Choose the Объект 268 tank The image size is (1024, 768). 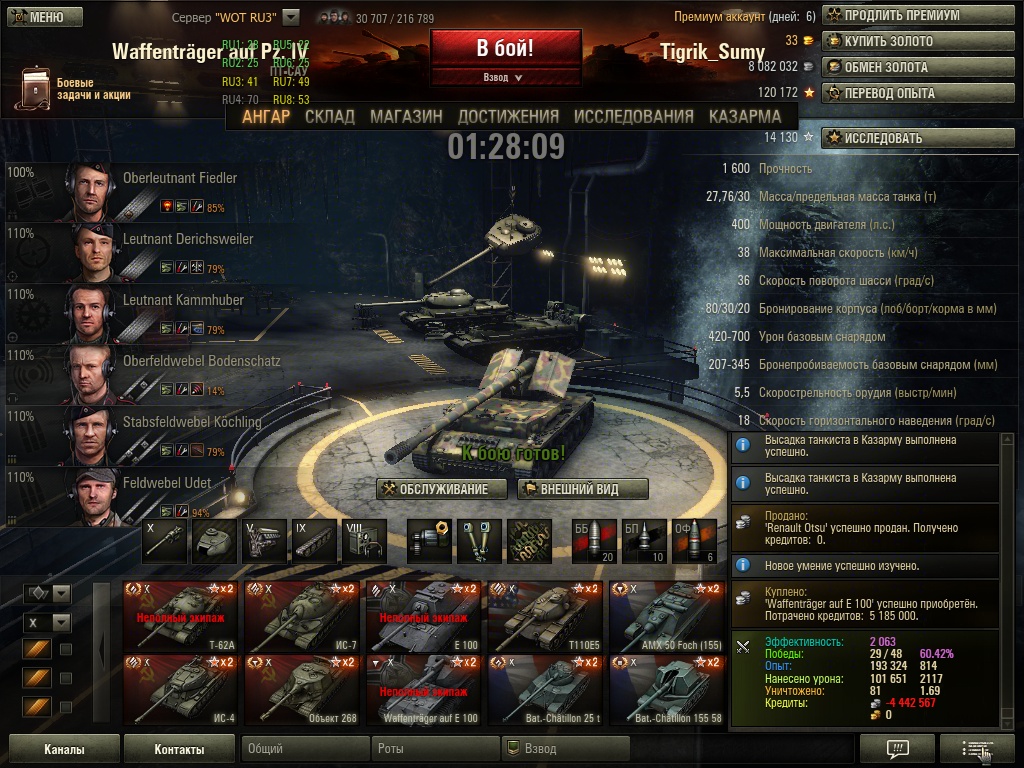coord(301,688)
